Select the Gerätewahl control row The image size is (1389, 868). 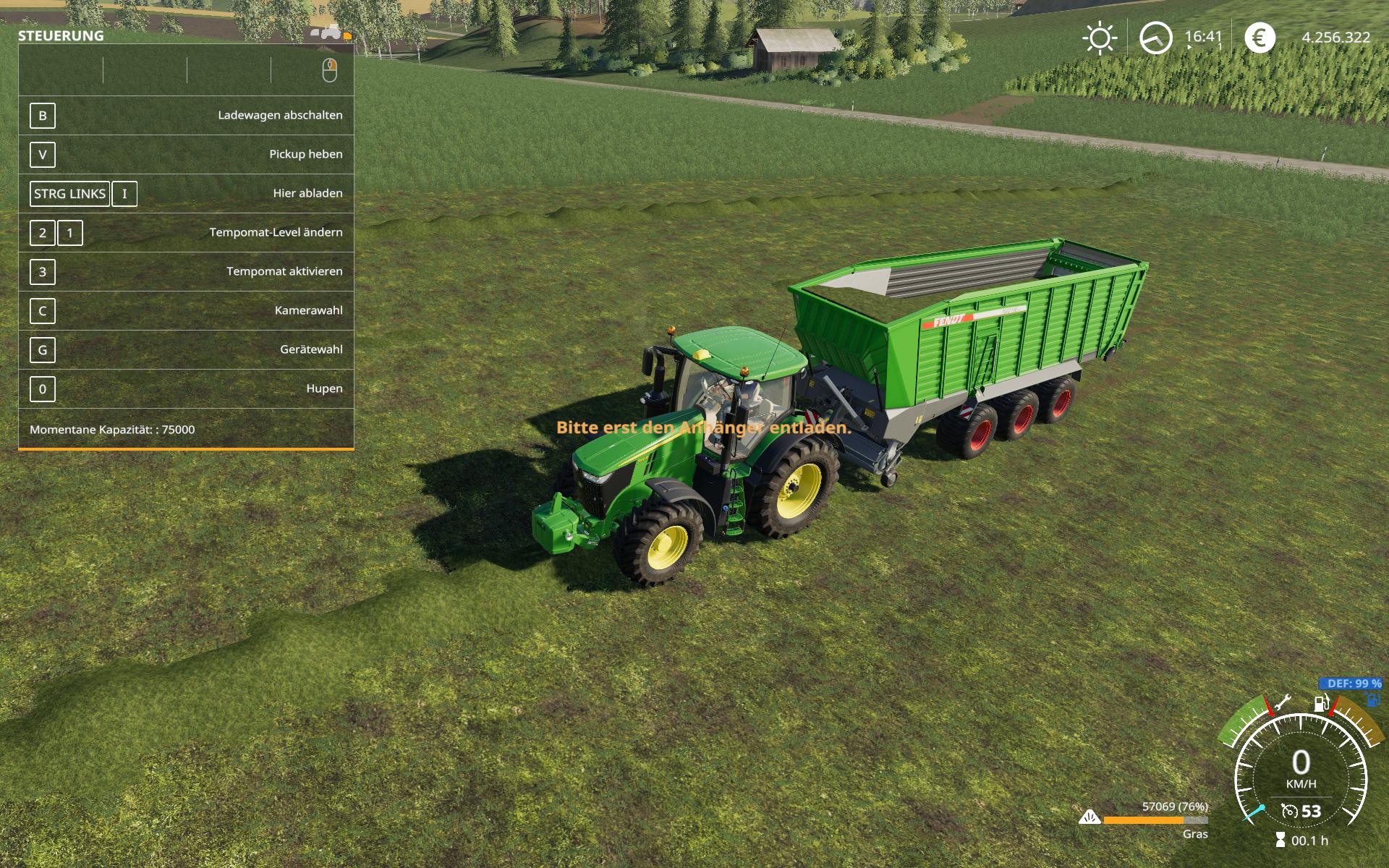tap(186, 350)
